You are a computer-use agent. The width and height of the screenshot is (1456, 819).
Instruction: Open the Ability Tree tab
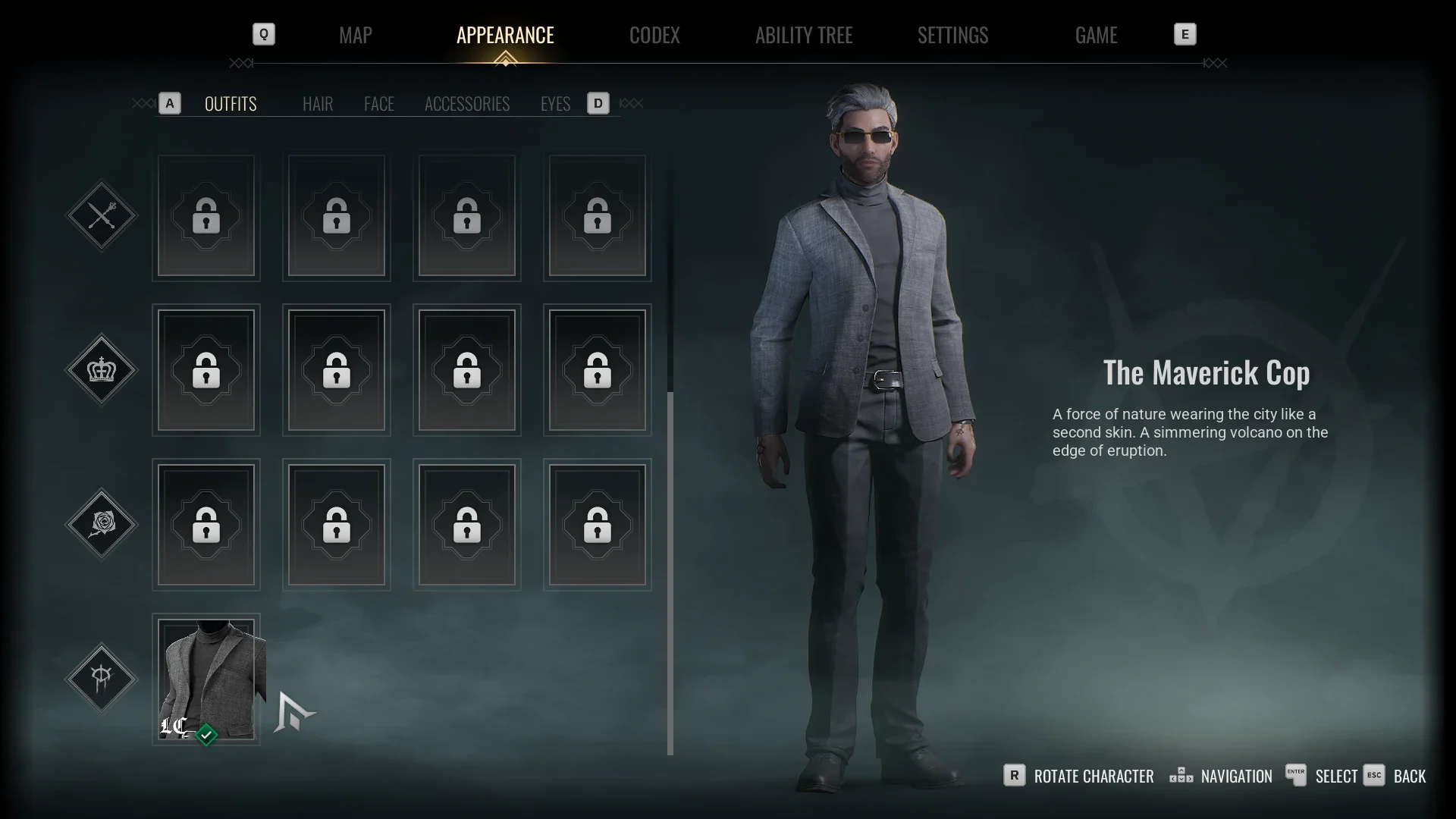click(x=804, y=35)
